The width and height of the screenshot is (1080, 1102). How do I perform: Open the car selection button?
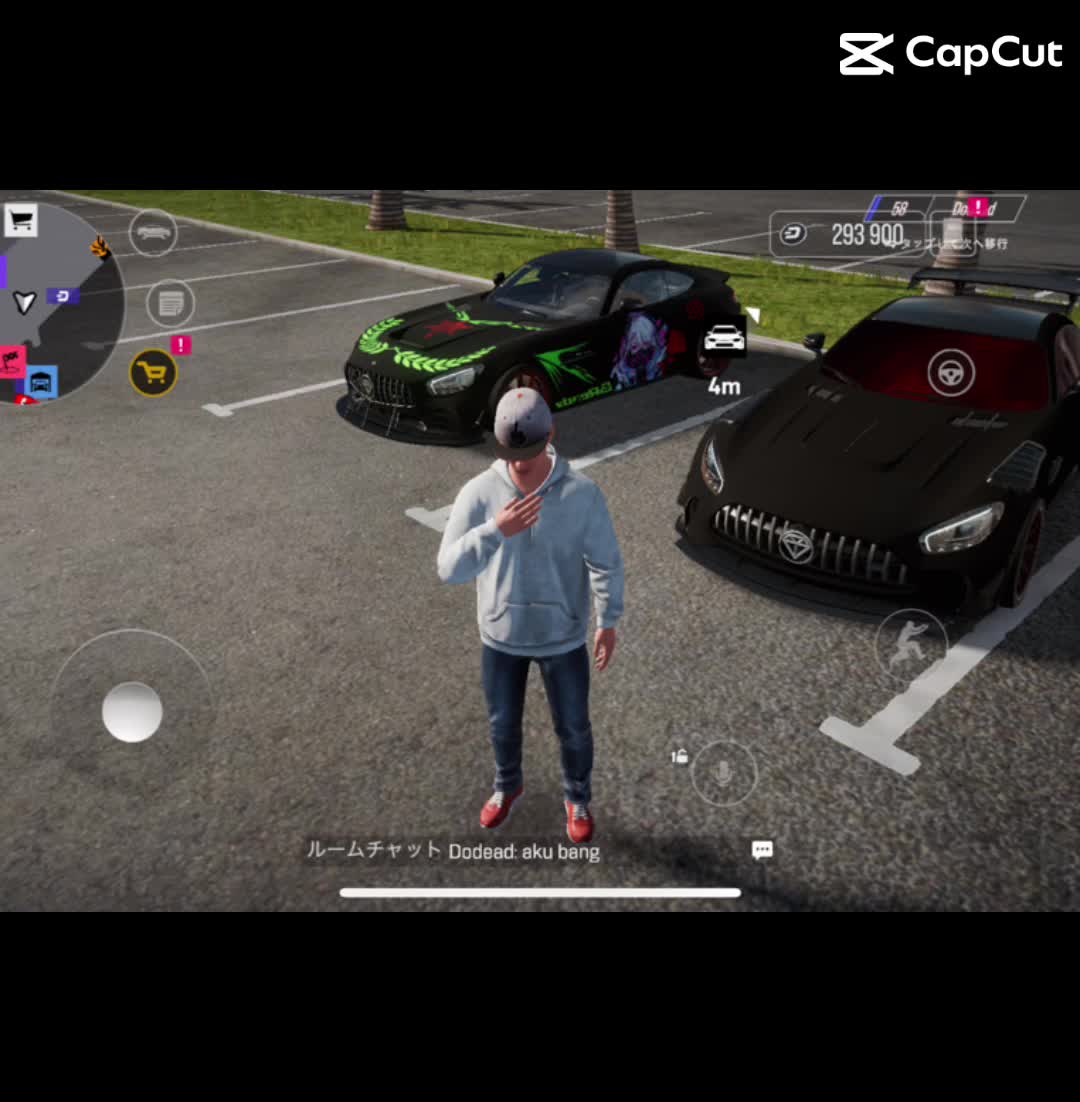[x=153, y=232]
